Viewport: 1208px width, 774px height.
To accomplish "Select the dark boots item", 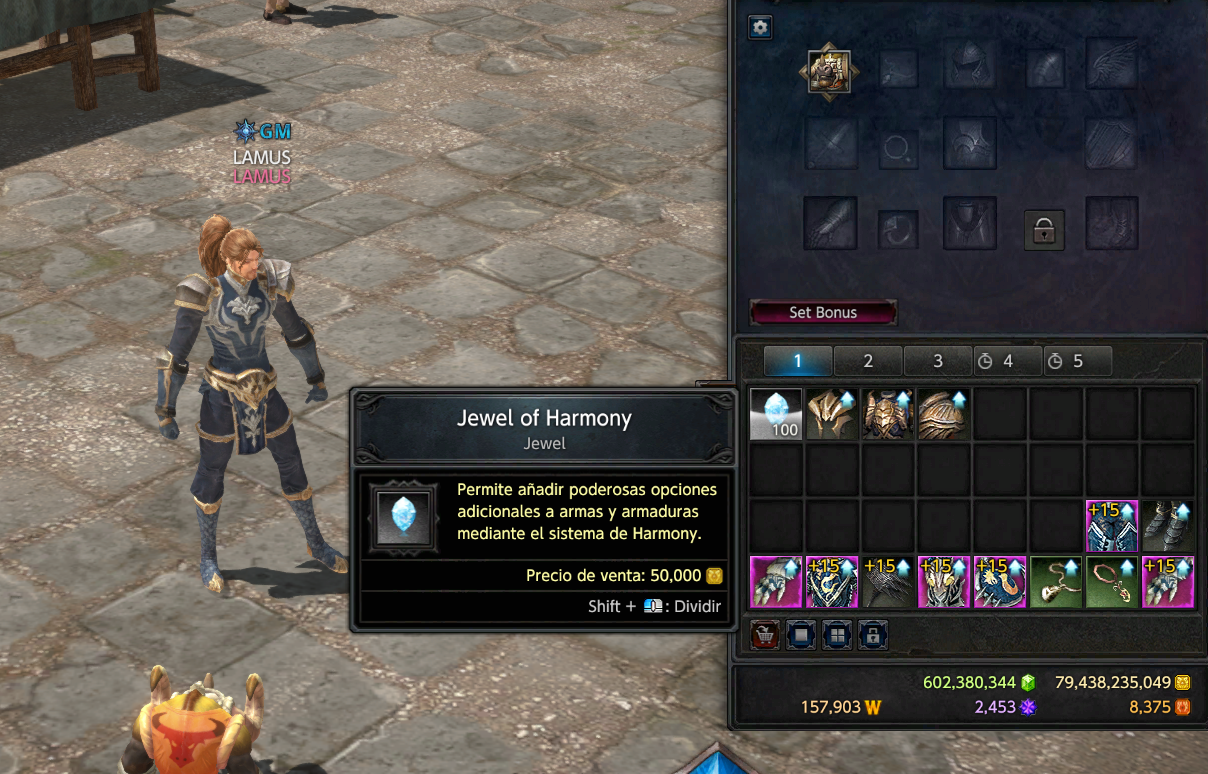I will tap(1168, 526).
